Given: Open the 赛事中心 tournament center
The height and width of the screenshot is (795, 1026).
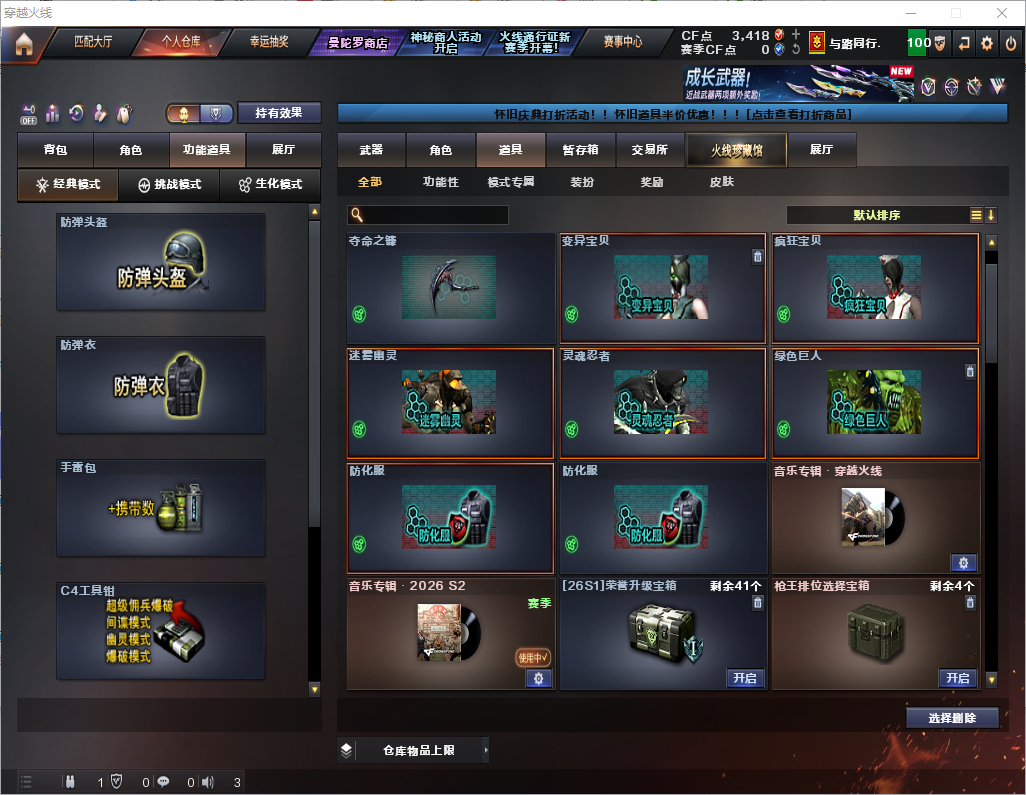Looking at the screenshot, I should point(623,42).
